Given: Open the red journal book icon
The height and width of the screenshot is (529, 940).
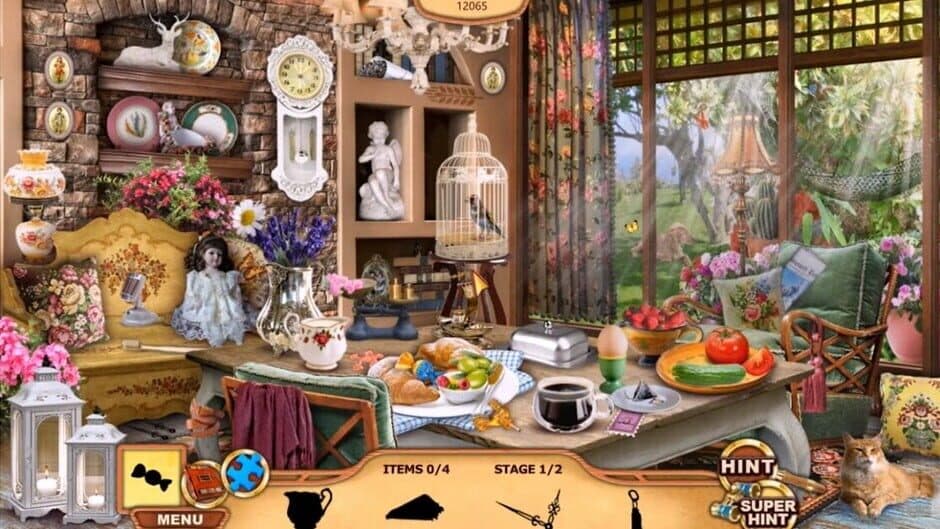Looking at the screenshot, I should 204,484.
